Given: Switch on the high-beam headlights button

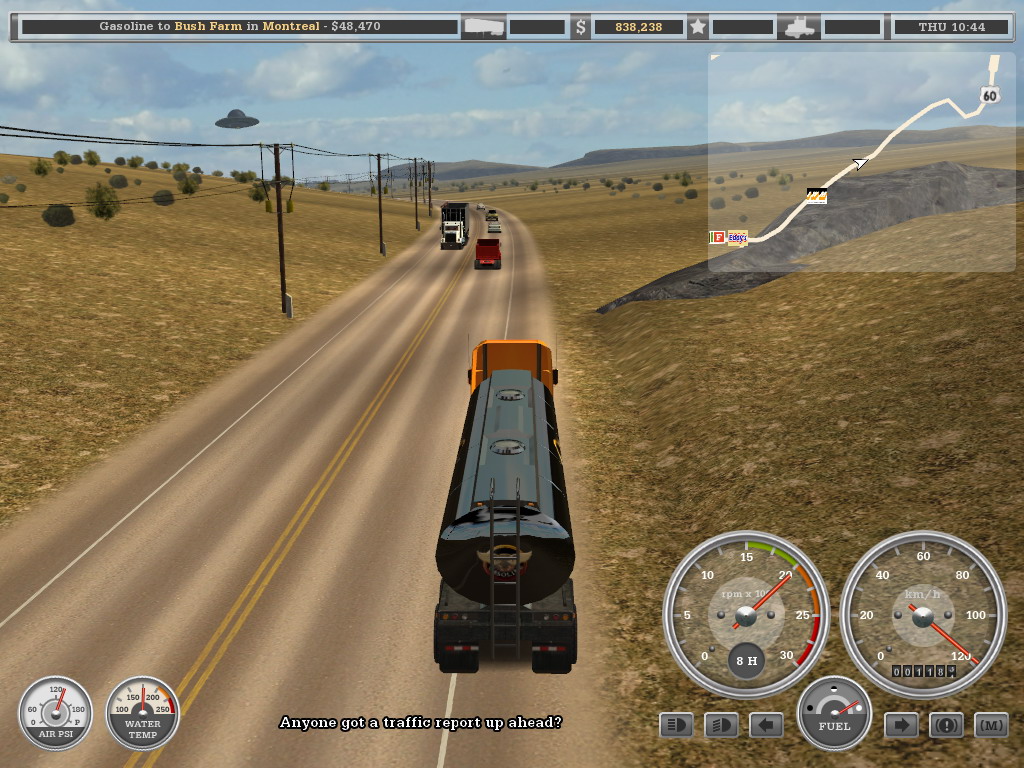Looking at the screenshot, I should coord(721,725).
